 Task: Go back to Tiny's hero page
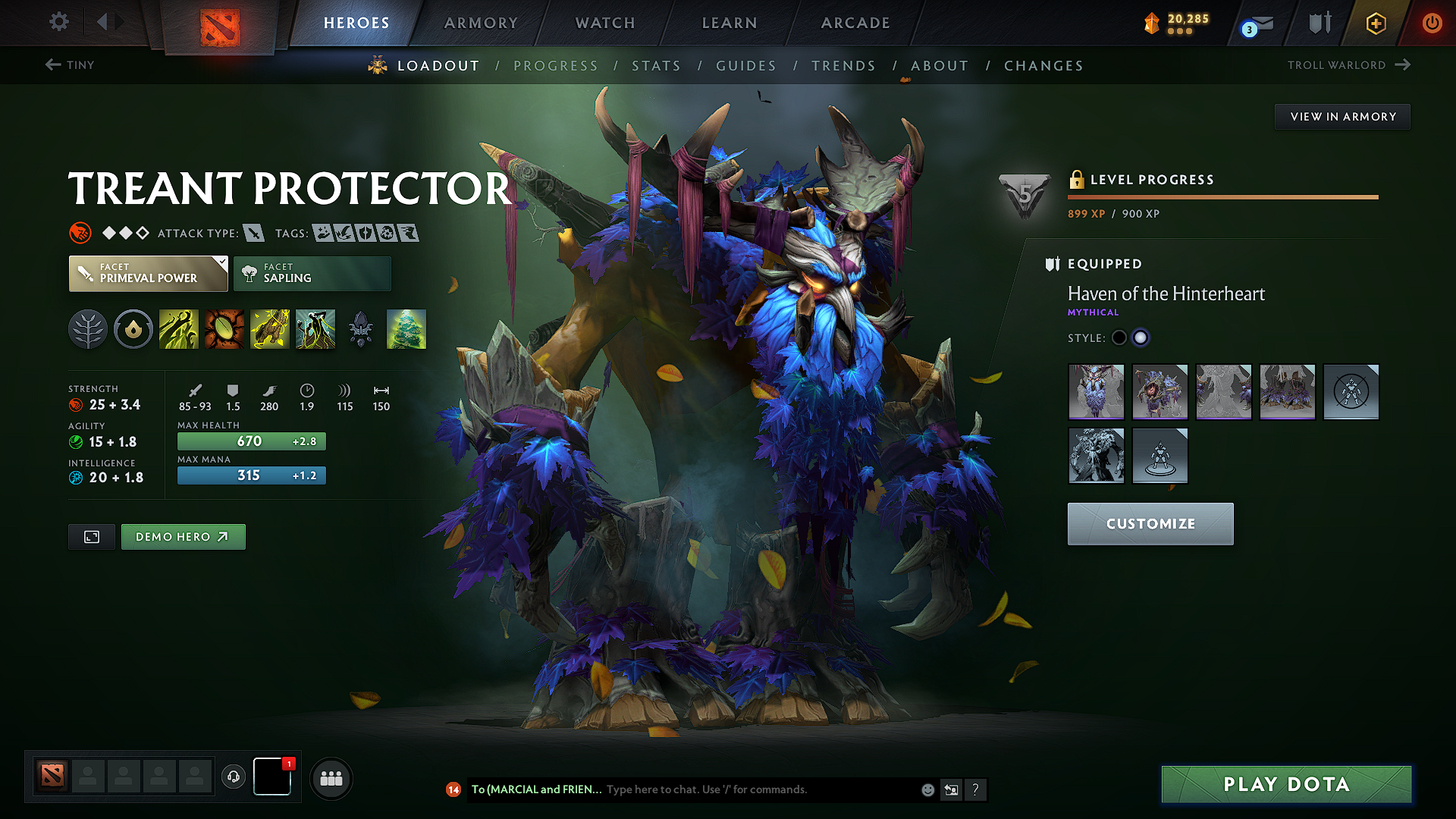point(69,65)
